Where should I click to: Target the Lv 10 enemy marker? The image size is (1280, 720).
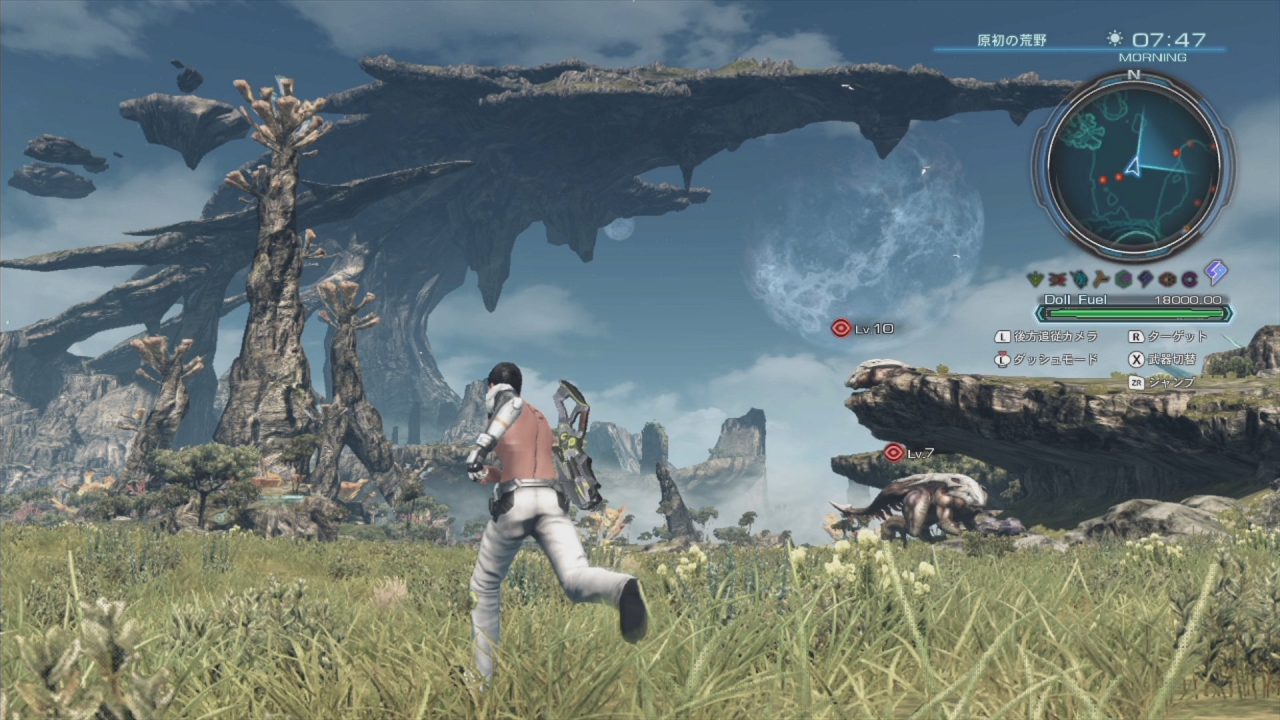coord(842,327)
